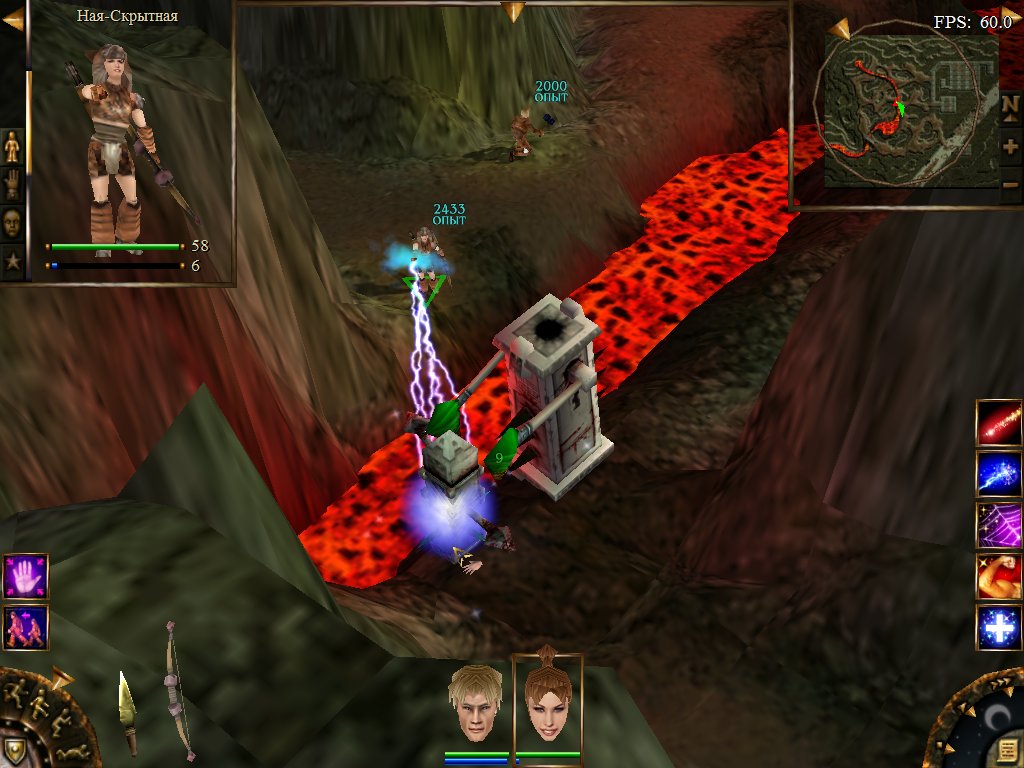
Task: Cast the red fire spell
Action: pos(999,423)
